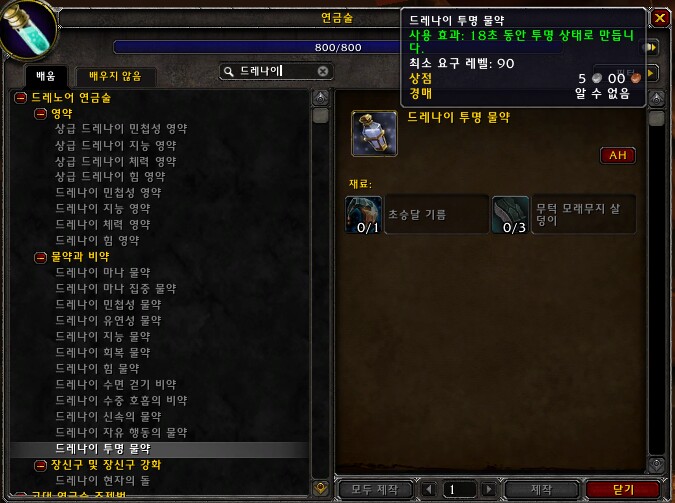675x503 pixels.
Task: Collapse the 드레노어 연금술 category
Action: 19,97
